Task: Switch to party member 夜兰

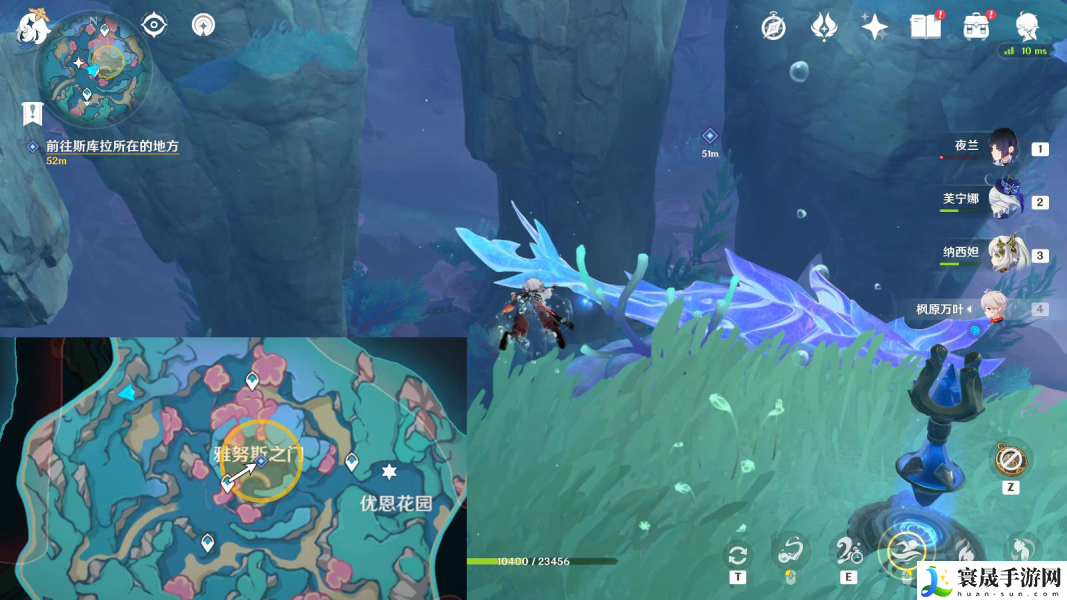Action: coord(1003,148)
